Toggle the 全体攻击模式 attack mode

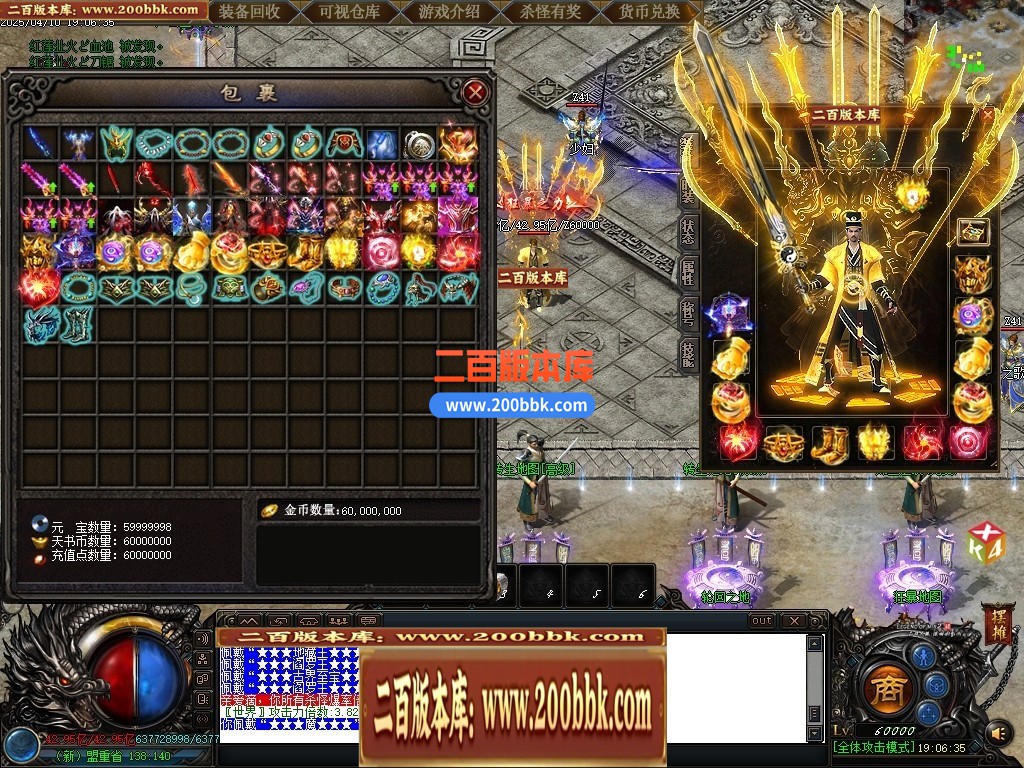coord(873,747)
